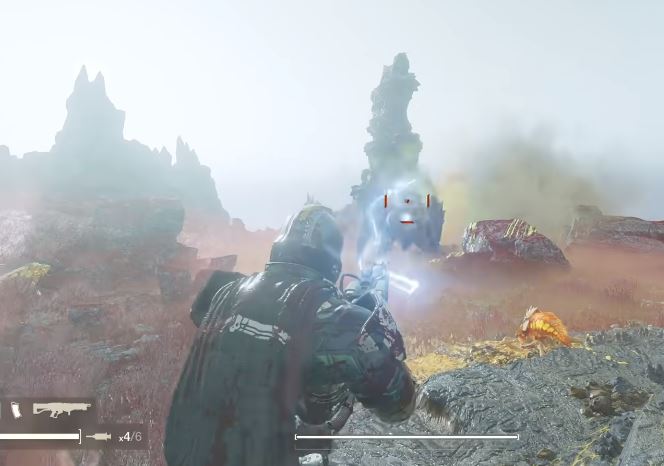Click the ammo magazine icon
Image resolution: width=664 pixels, height=466 pixels.
tap(16, 409)
